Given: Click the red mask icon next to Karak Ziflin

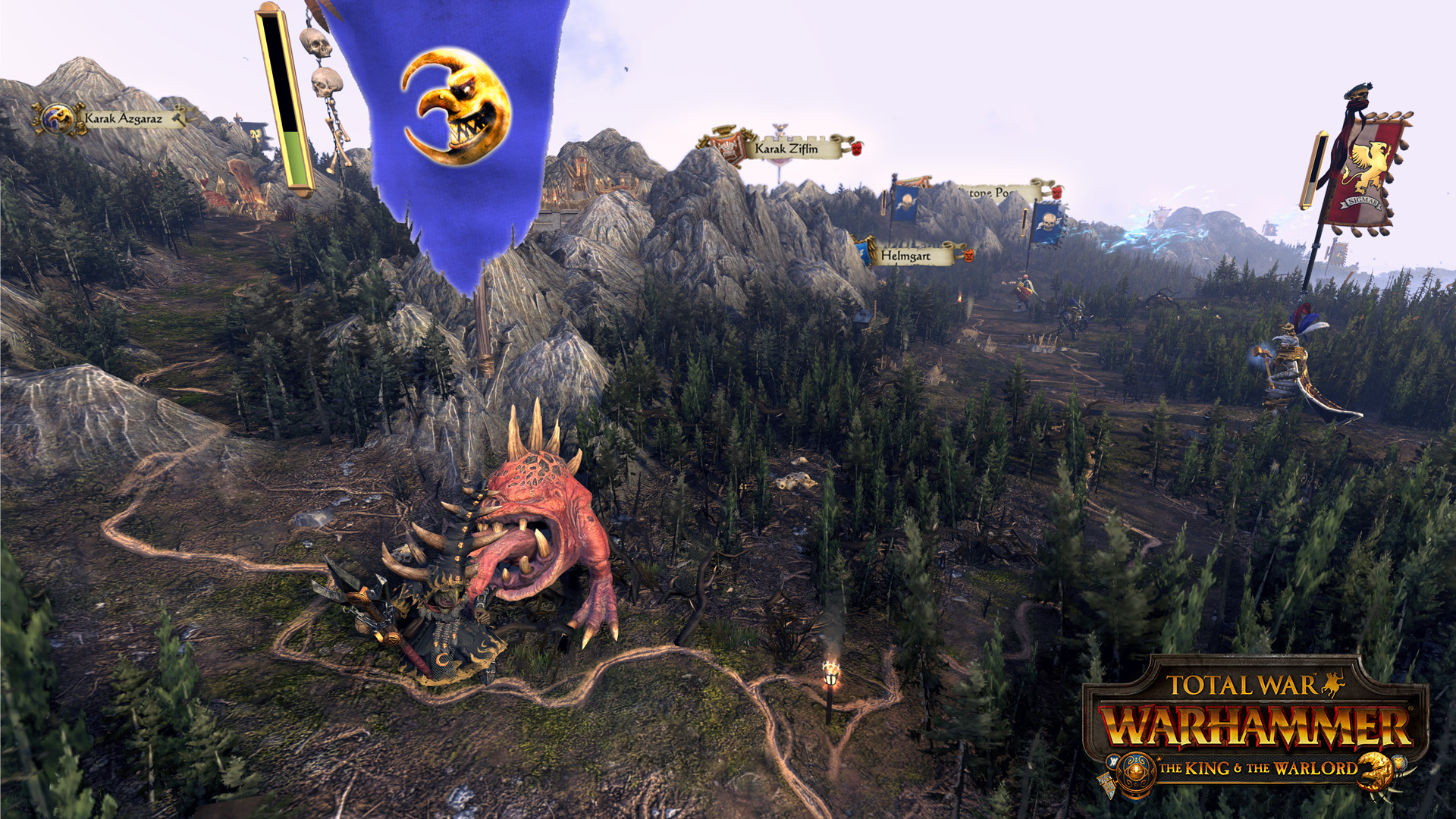Looking at the screenshot, I should point(856,149).
